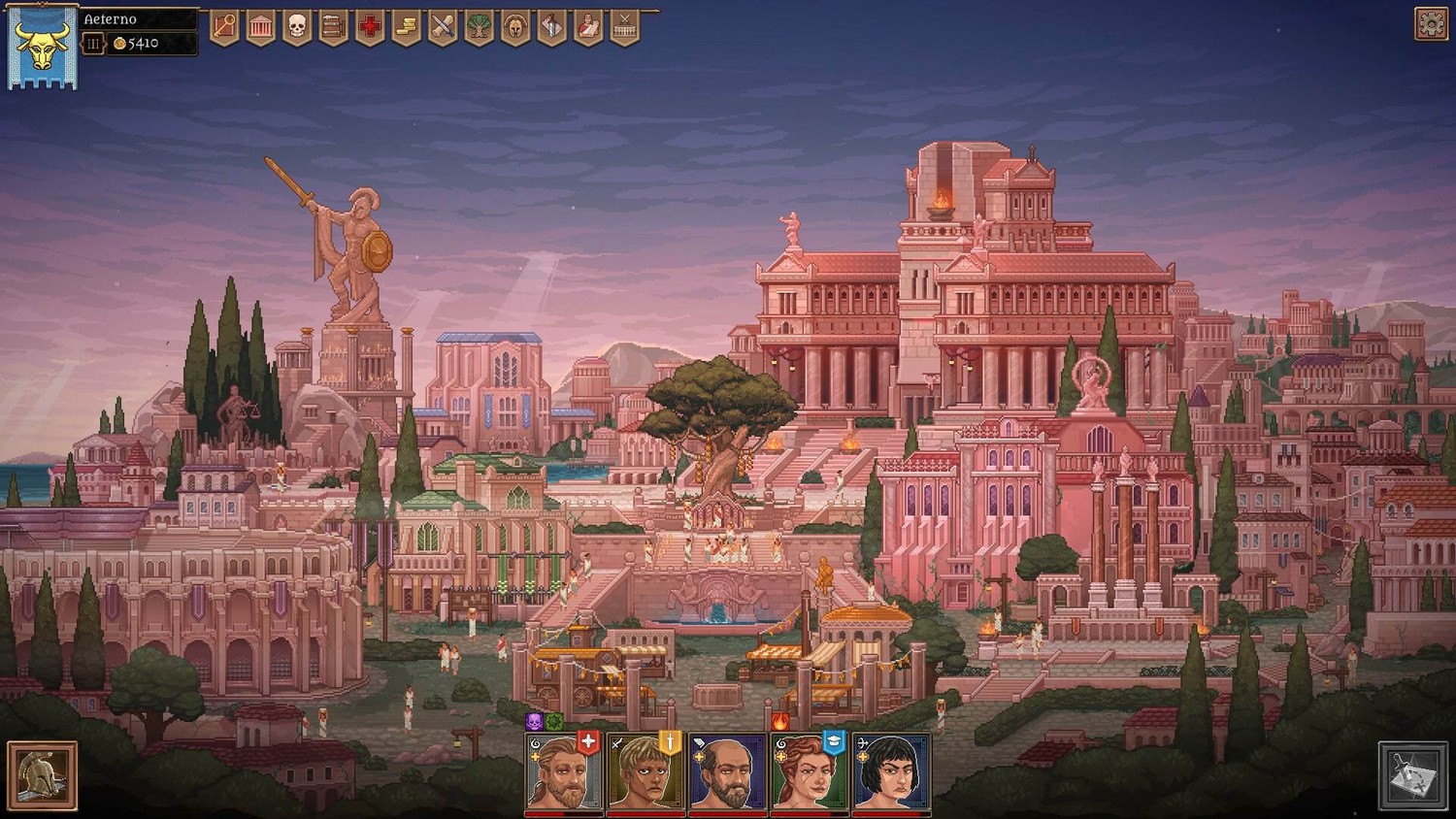The width and height of the screenshot is (1456, 819).
Task: Open the sword and scroll banner
Action: coord(443,27)
